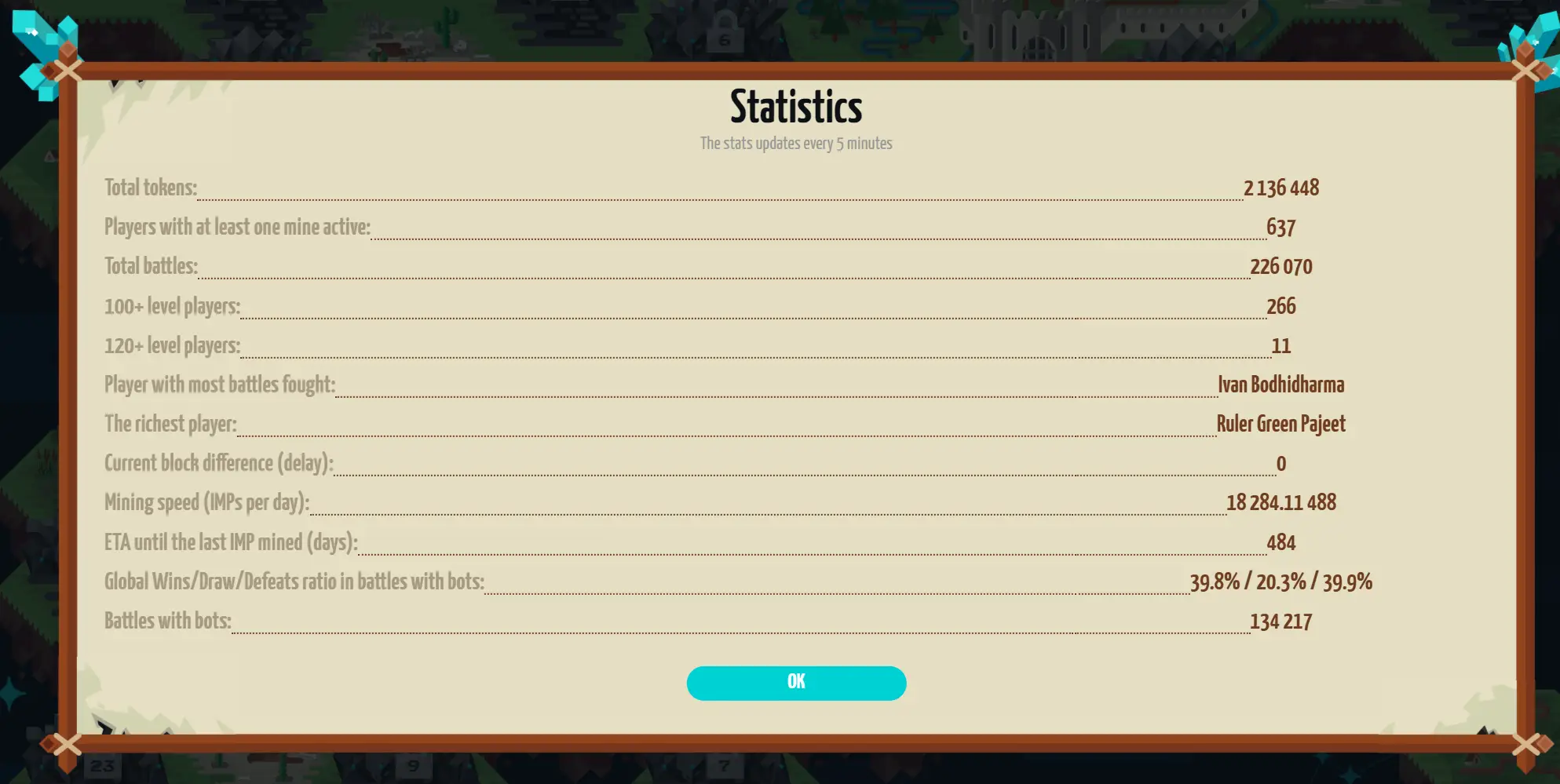This screenshot has height=784, width=1560.
Task: Click the Statistics dialog title
Action: click(795, 104)
